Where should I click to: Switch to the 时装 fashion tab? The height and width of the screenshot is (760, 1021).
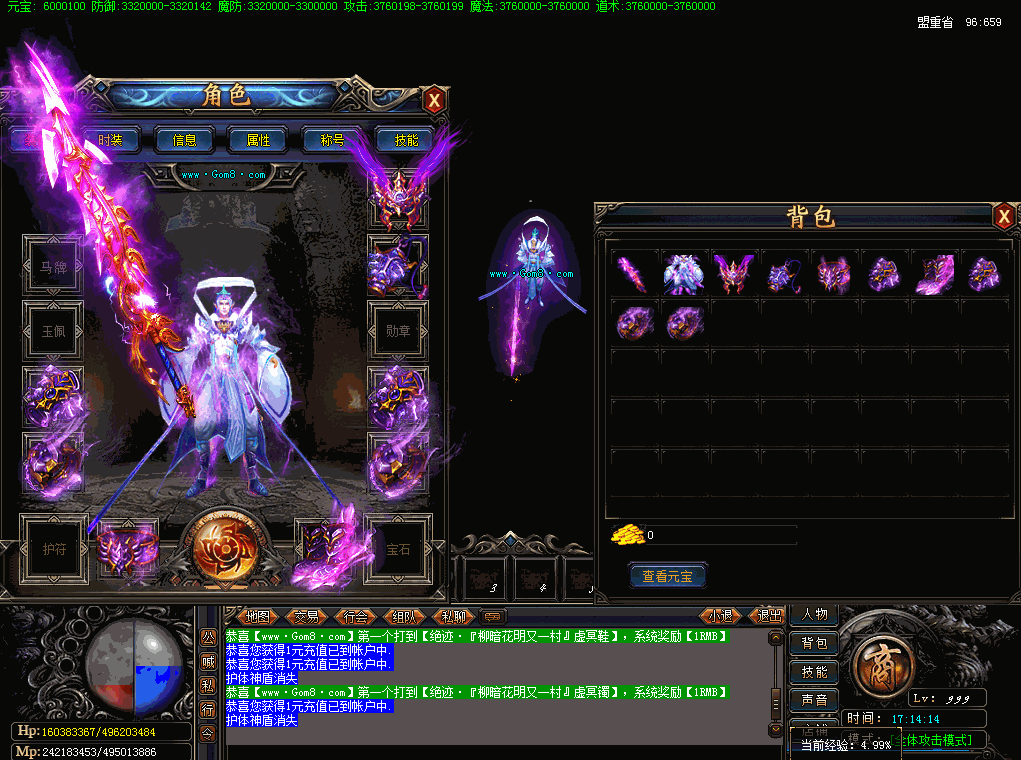click(110, 140)
